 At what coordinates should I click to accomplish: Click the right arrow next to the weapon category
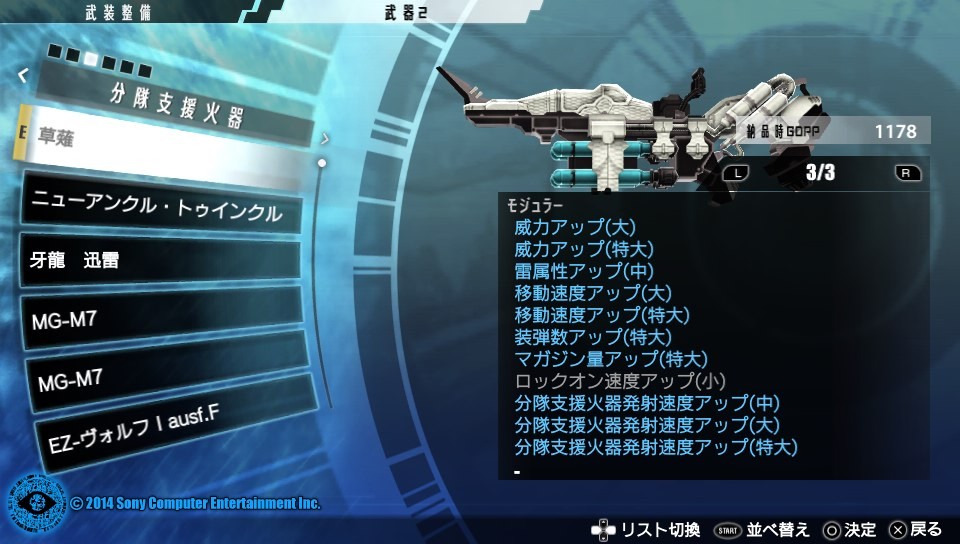tap(325, 139)
